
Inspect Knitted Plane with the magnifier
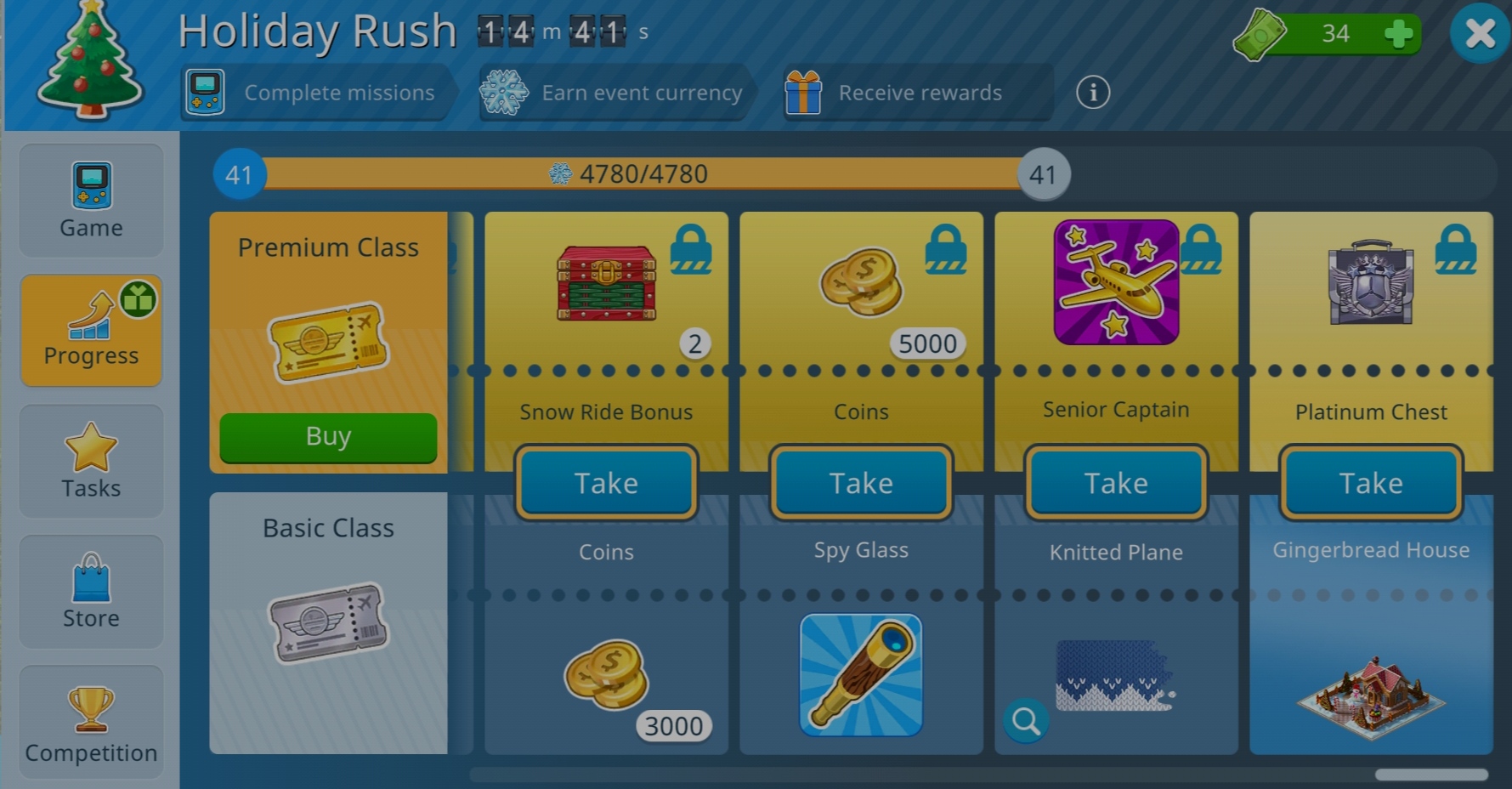click(1026, 721)
